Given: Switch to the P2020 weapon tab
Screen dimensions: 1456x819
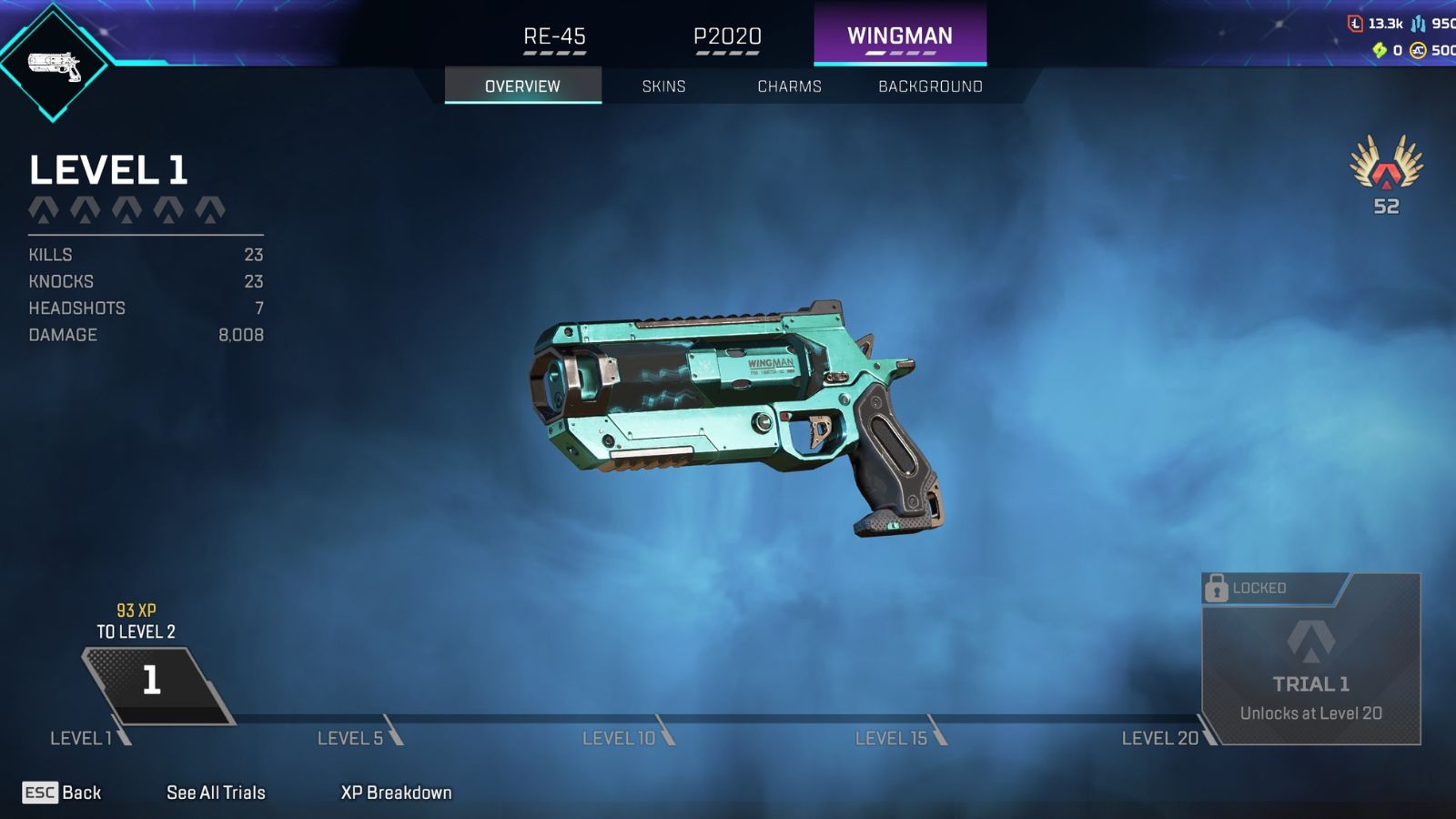Looking at the screenshot, I should (x=725, y=36).
